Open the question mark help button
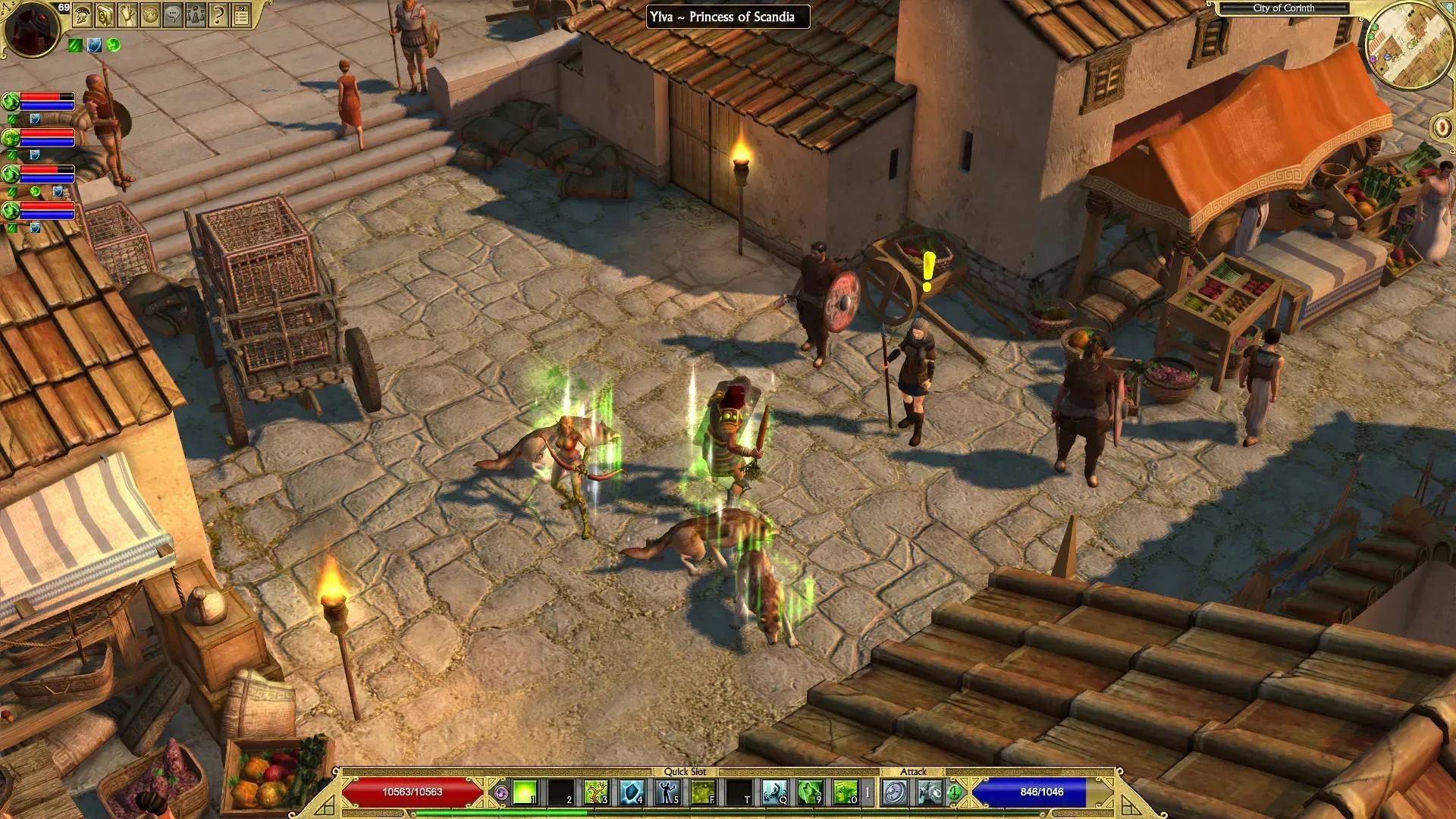Screen dimensions: 1456x819 tap(218, 14)
